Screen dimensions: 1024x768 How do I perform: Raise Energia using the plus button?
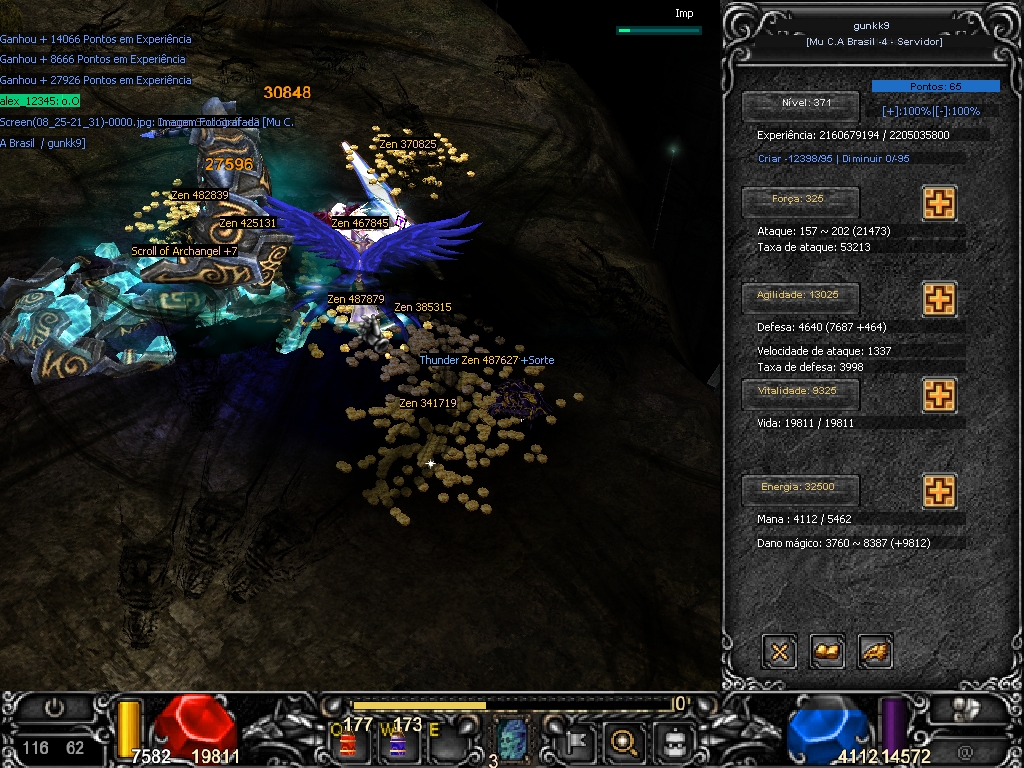point(938,491)
